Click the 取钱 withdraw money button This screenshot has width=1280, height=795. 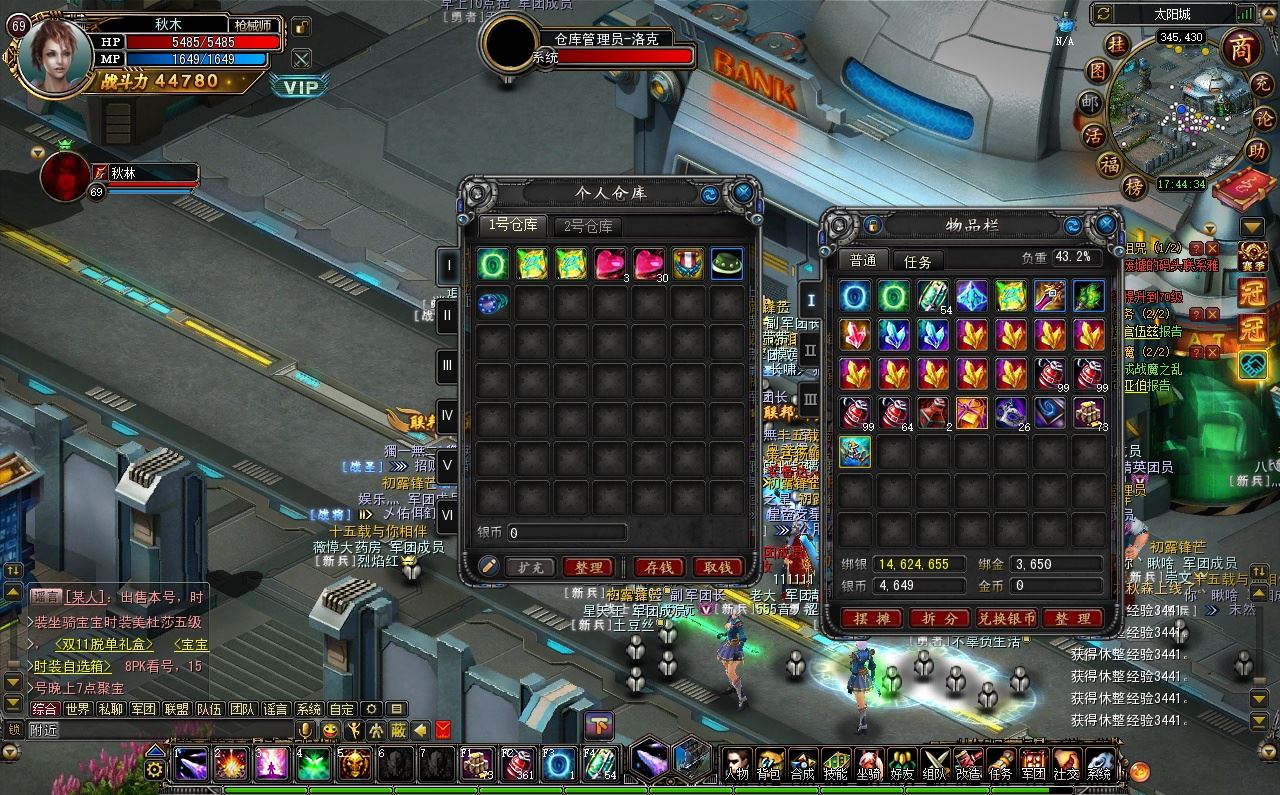coord(717,567)
